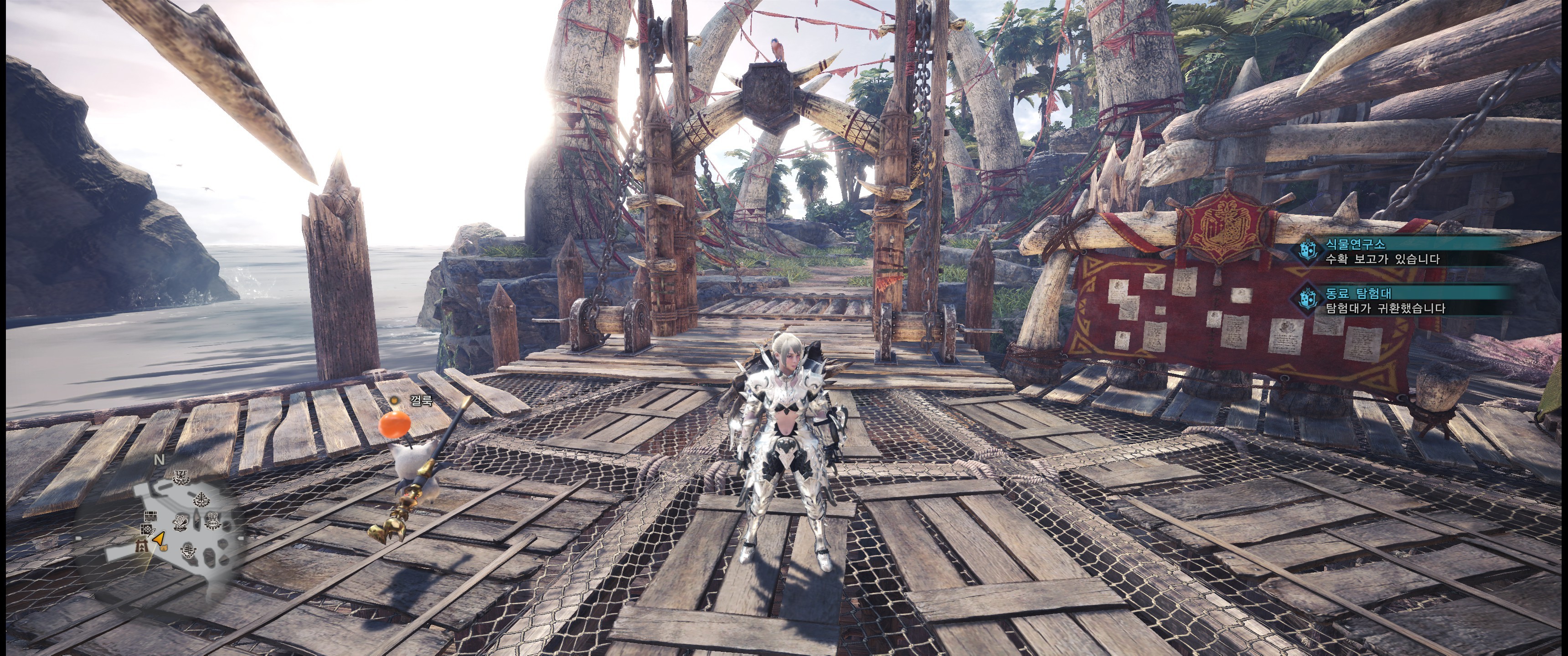Select the pot-shaped marker on the minimap
This screenshot has width=1568, height=656.
tap(213, 522)
